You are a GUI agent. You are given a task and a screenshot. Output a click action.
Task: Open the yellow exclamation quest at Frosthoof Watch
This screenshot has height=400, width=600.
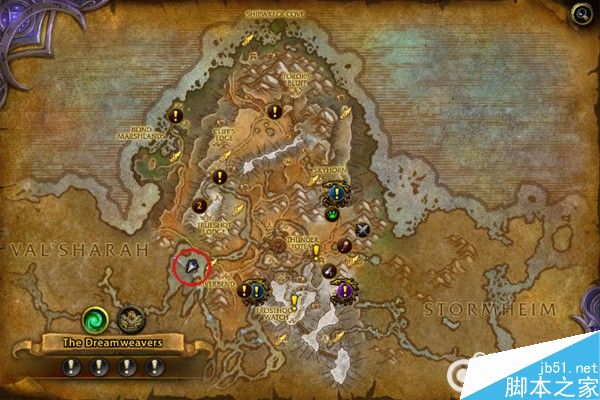click(295, 301)
